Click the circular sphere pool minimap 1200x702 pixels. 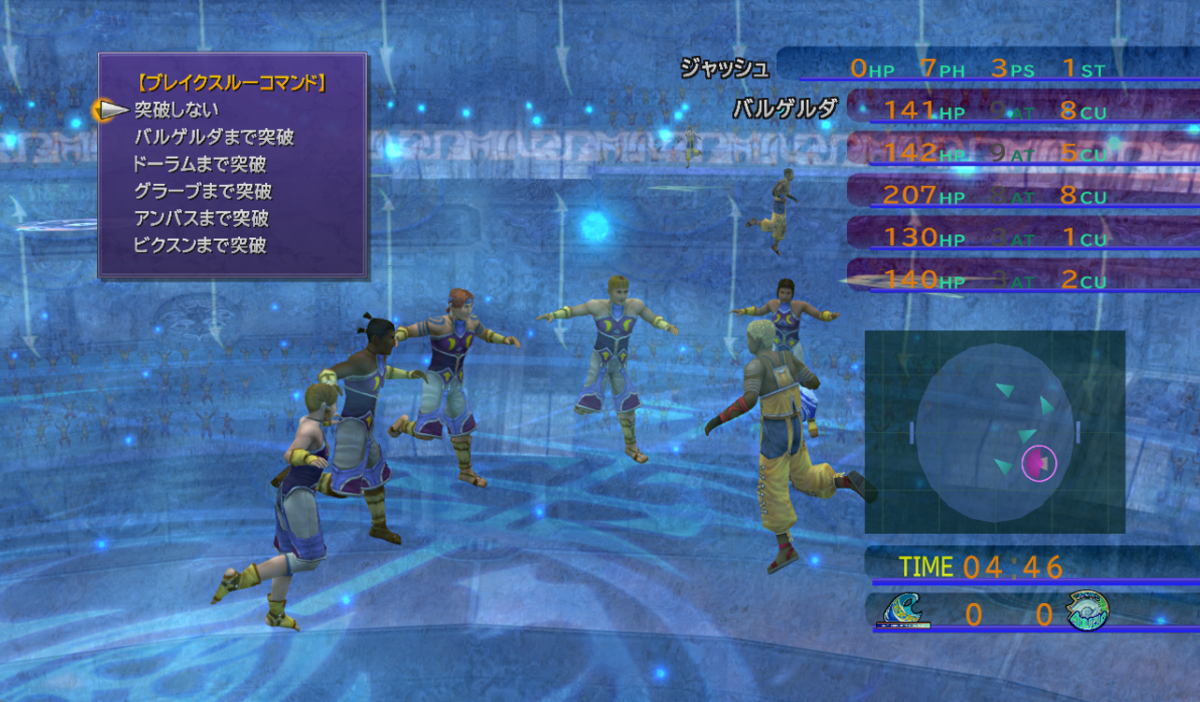tap(993, 432)
